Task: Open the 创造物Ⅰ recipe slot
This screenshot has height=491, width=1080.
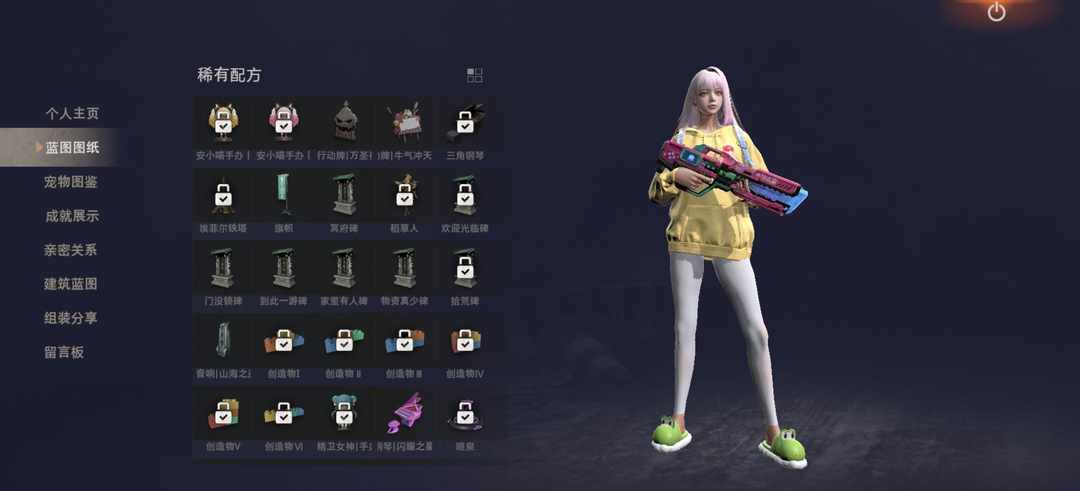Action: [x=284, y=343]
